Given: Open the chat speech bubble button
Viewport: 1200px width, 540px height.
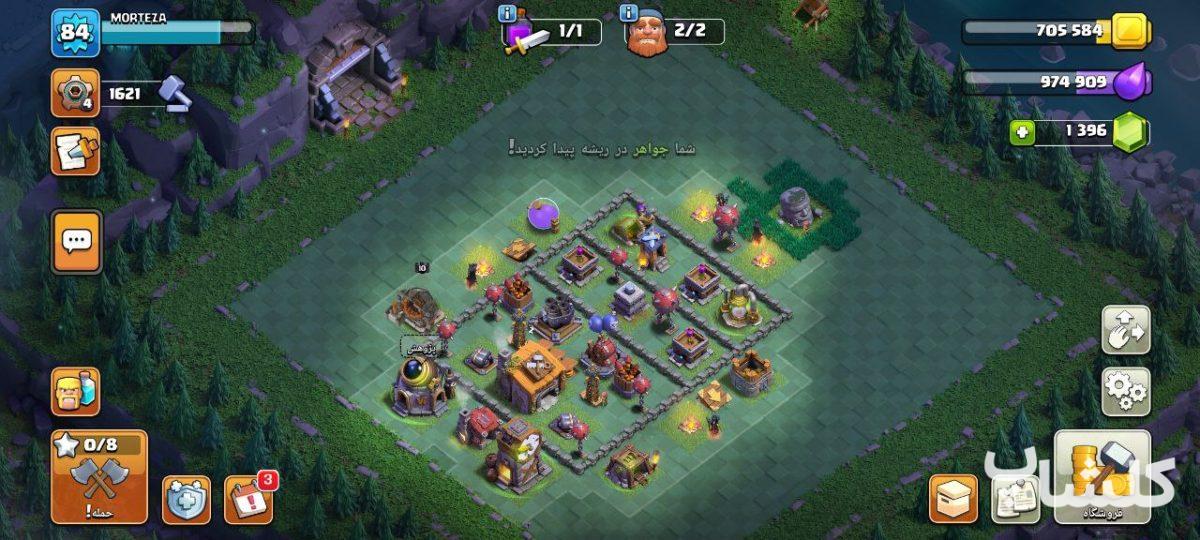Looking at the screenshot, I should 76,241.
